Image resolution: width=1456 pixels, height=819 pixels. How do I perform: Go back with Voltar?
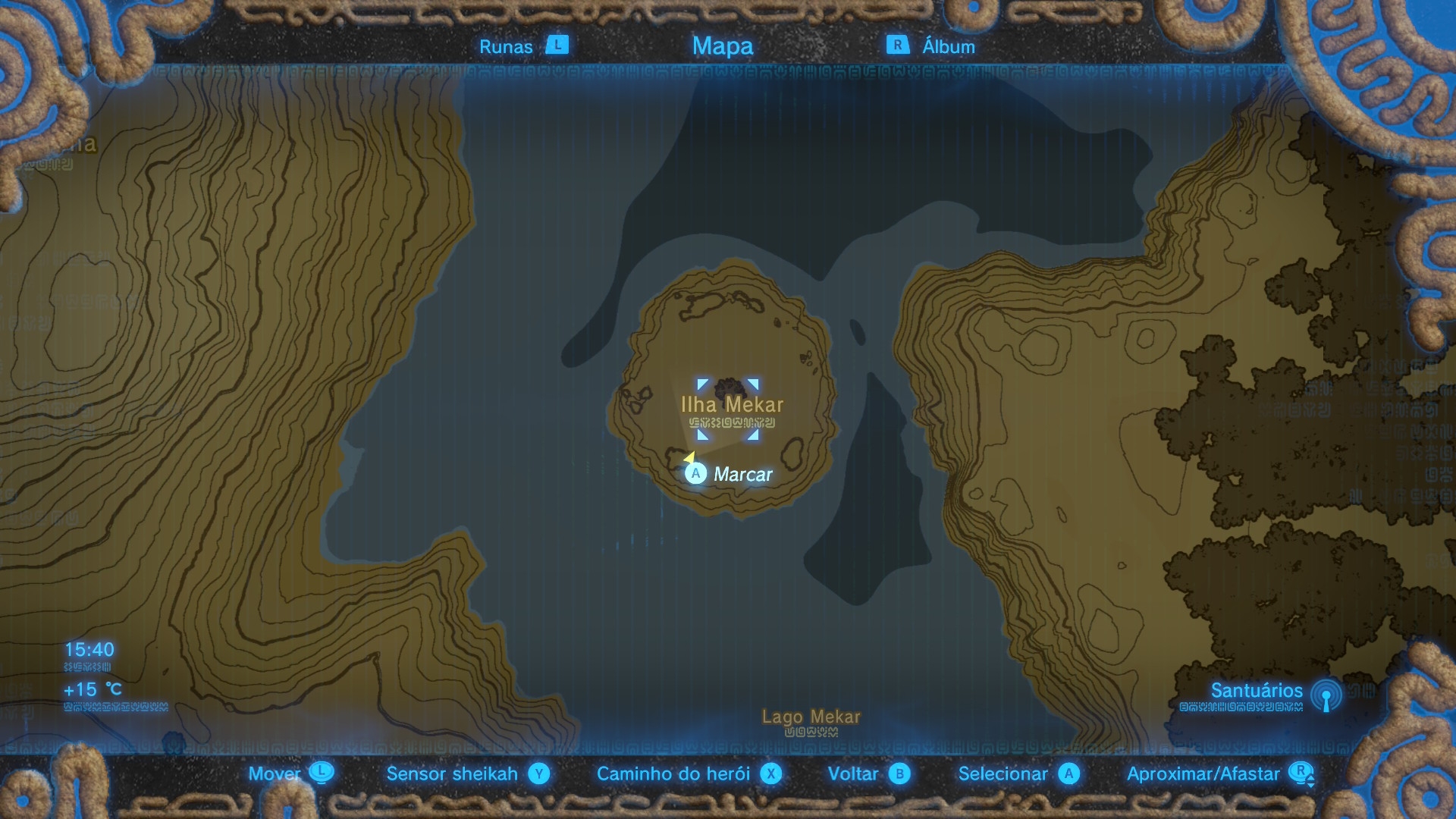pyautogui.click(x=853, y=773)
